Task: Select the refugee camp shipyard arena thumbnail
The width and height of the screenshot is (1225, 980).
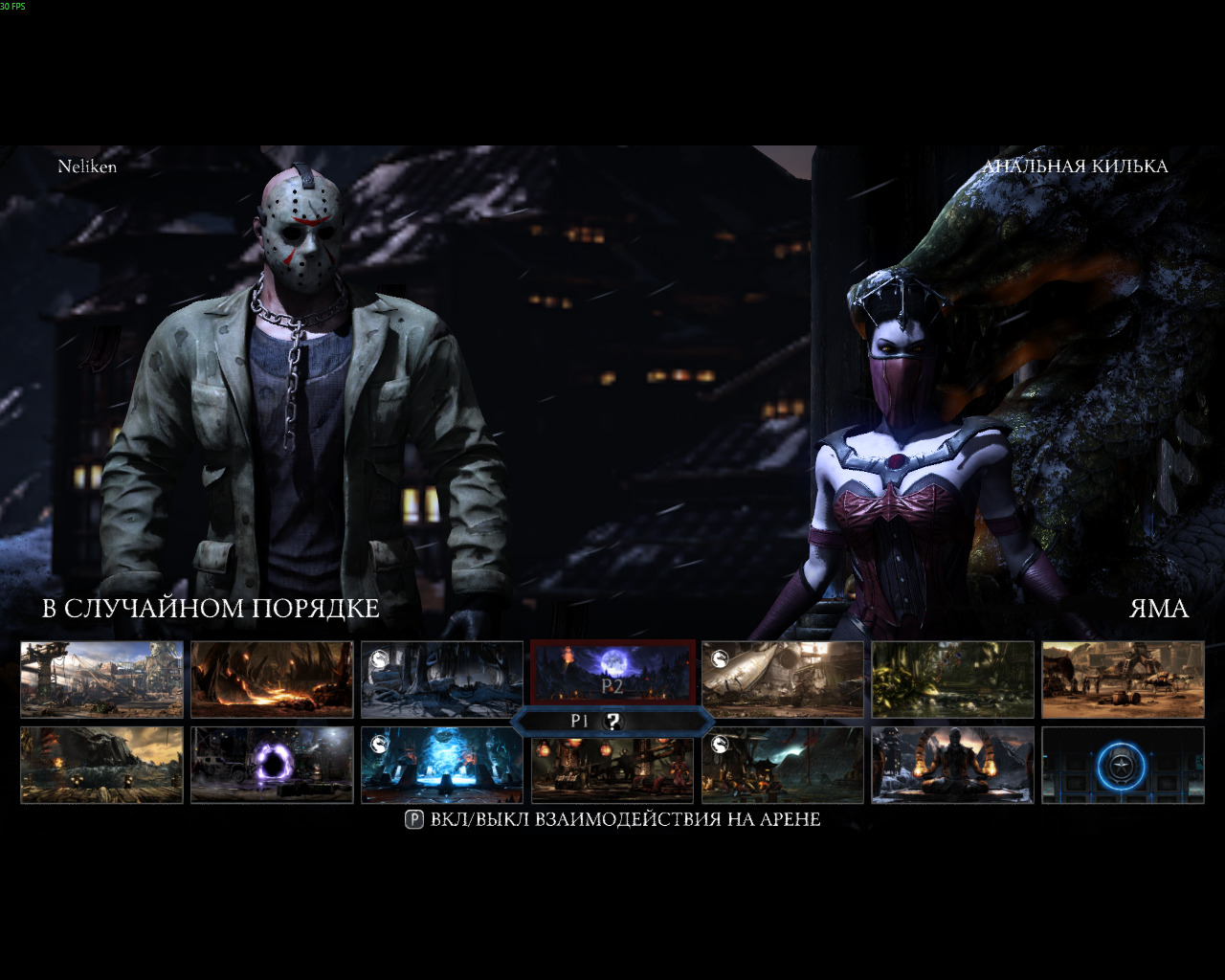Action: point(101,679)
